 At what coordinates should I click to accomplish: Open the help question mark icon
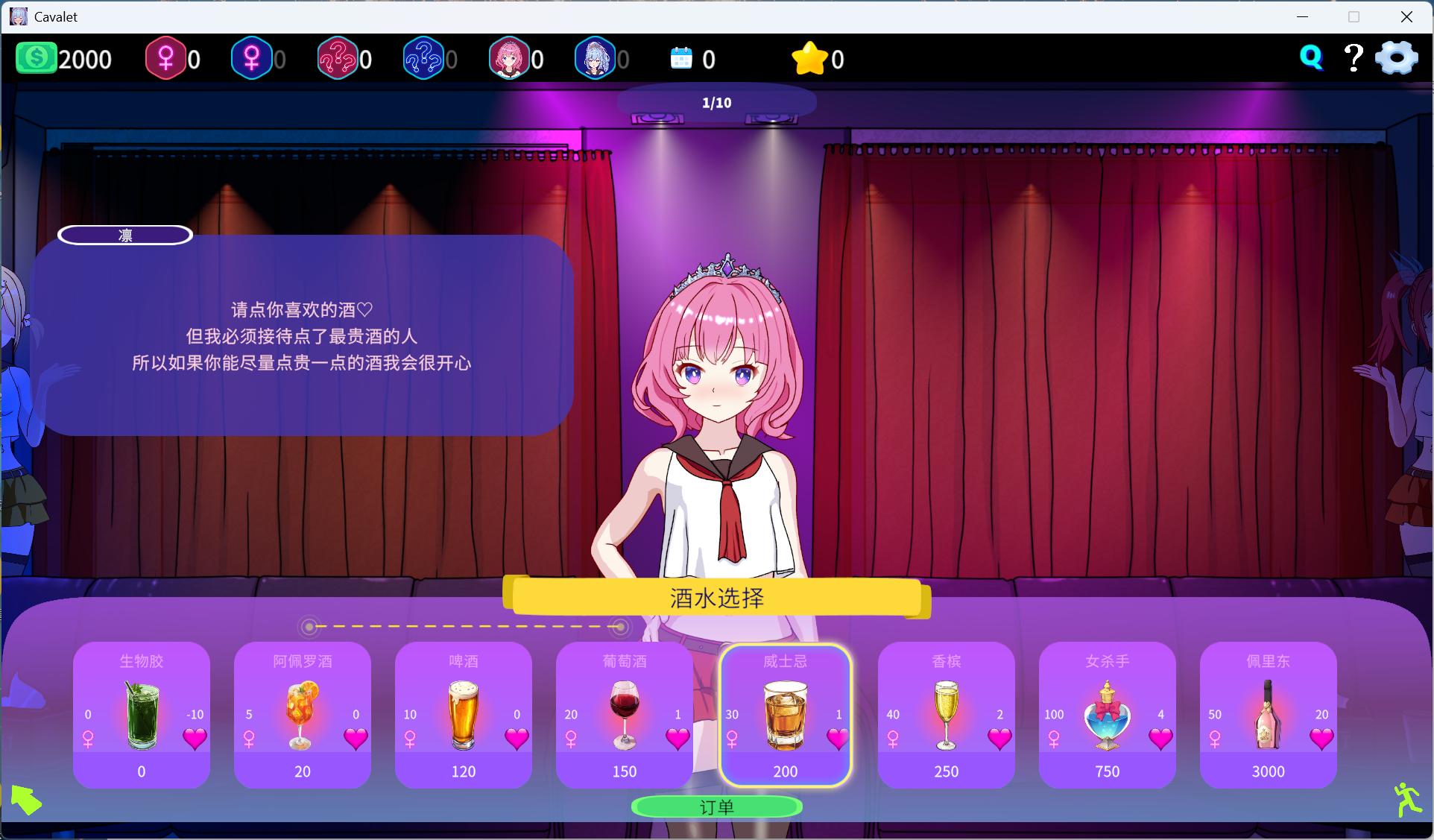pyautogui.click(x=1353, y=56)
